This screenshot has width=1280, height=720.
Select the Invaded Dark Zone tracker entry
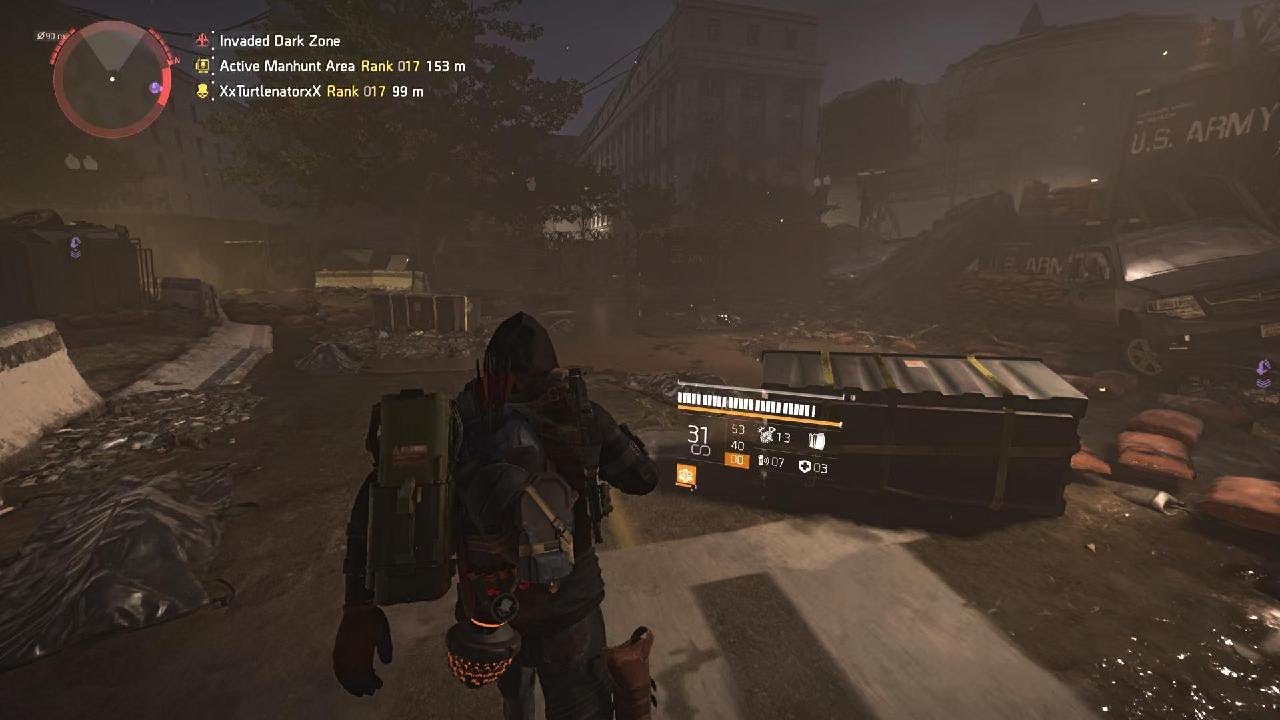pos(280,41)
